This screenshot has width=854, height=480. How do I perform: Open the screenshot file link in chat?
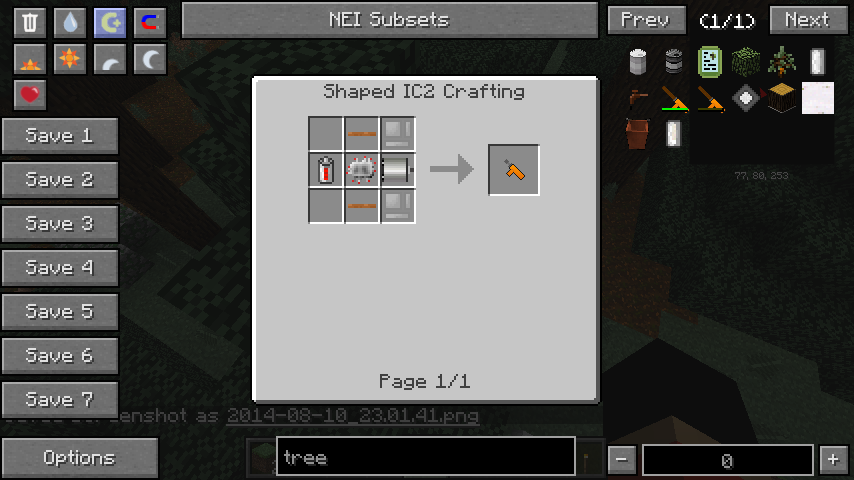coord(353,415)
